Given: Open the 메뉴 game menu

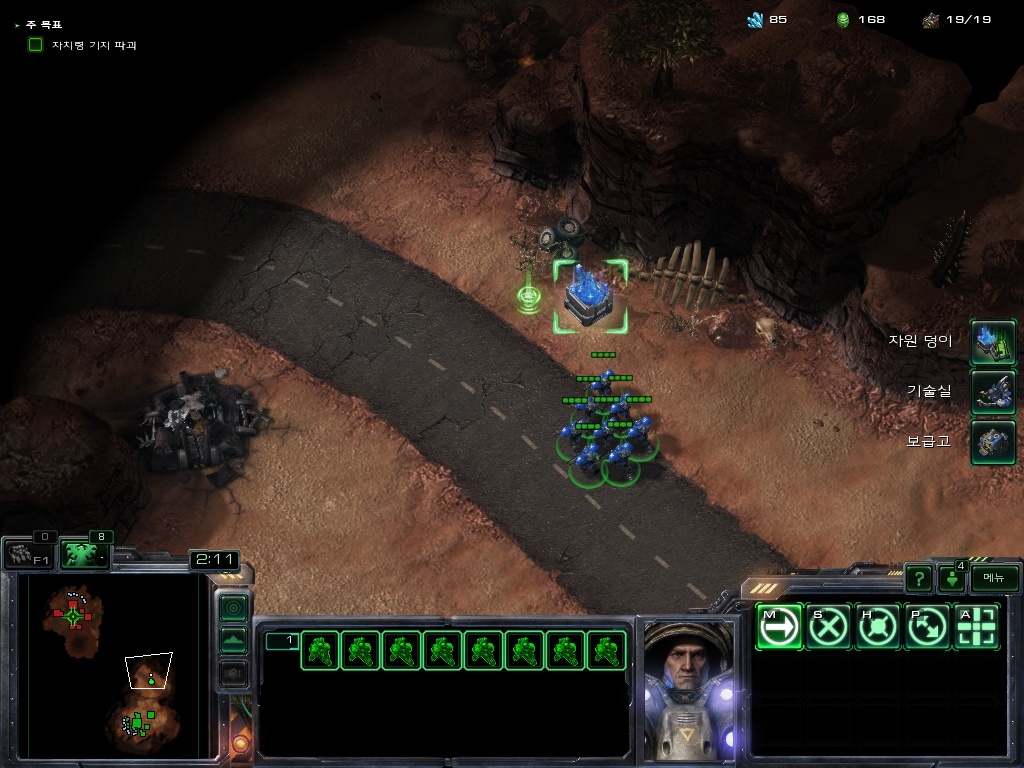Looking at the screenshot, I should [x=994, y=577].
